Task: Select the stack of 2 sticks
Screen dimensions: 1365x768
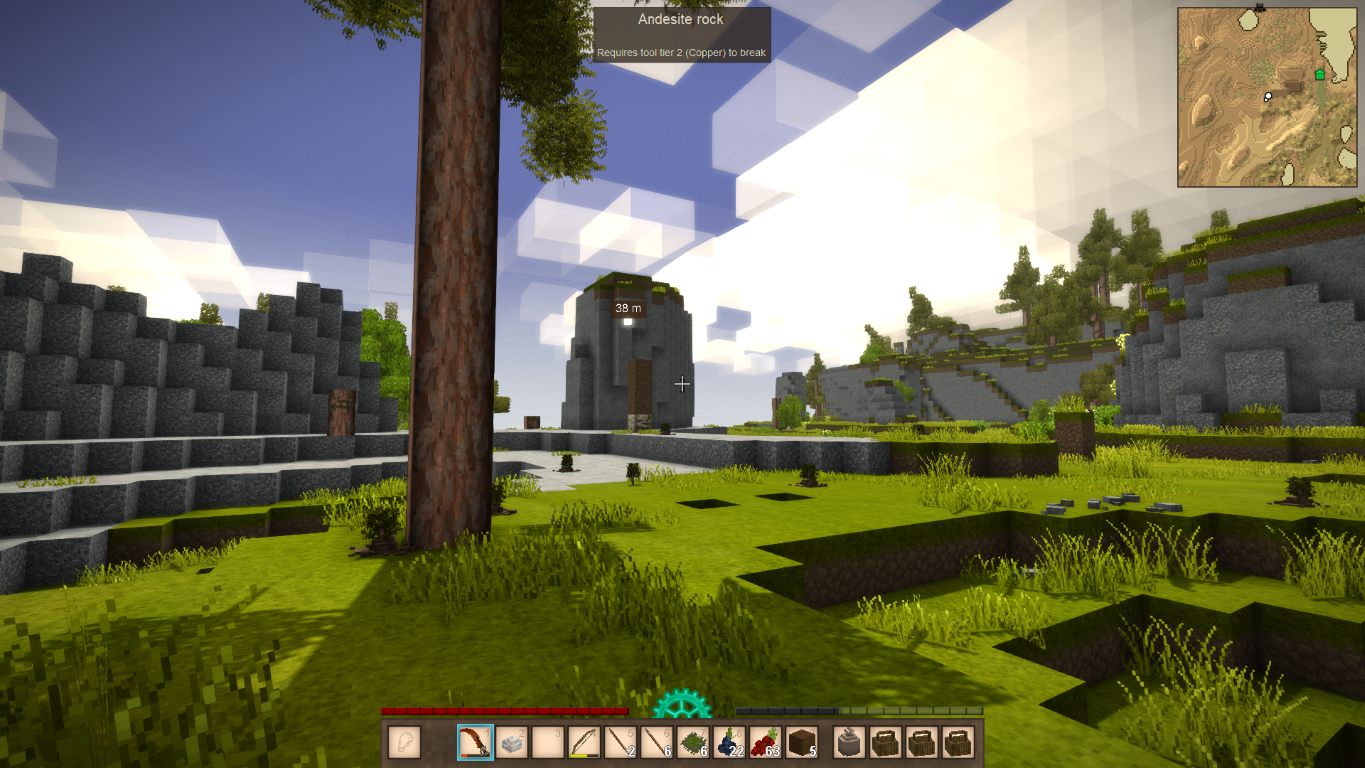Action: point(620,742)
